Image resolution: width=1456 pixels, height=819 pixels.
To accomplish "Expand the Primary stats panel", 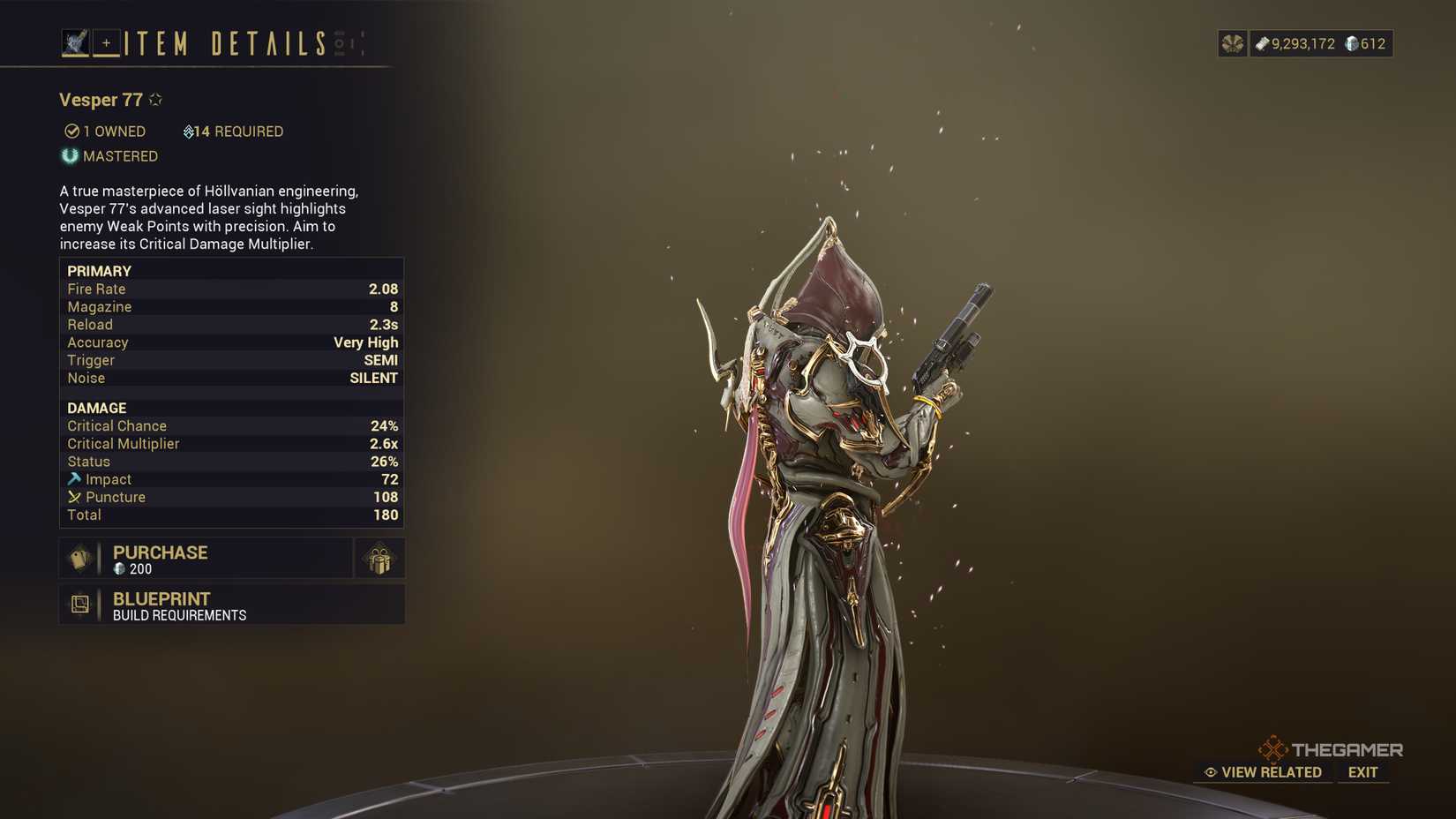I will [x=97, y=271].
